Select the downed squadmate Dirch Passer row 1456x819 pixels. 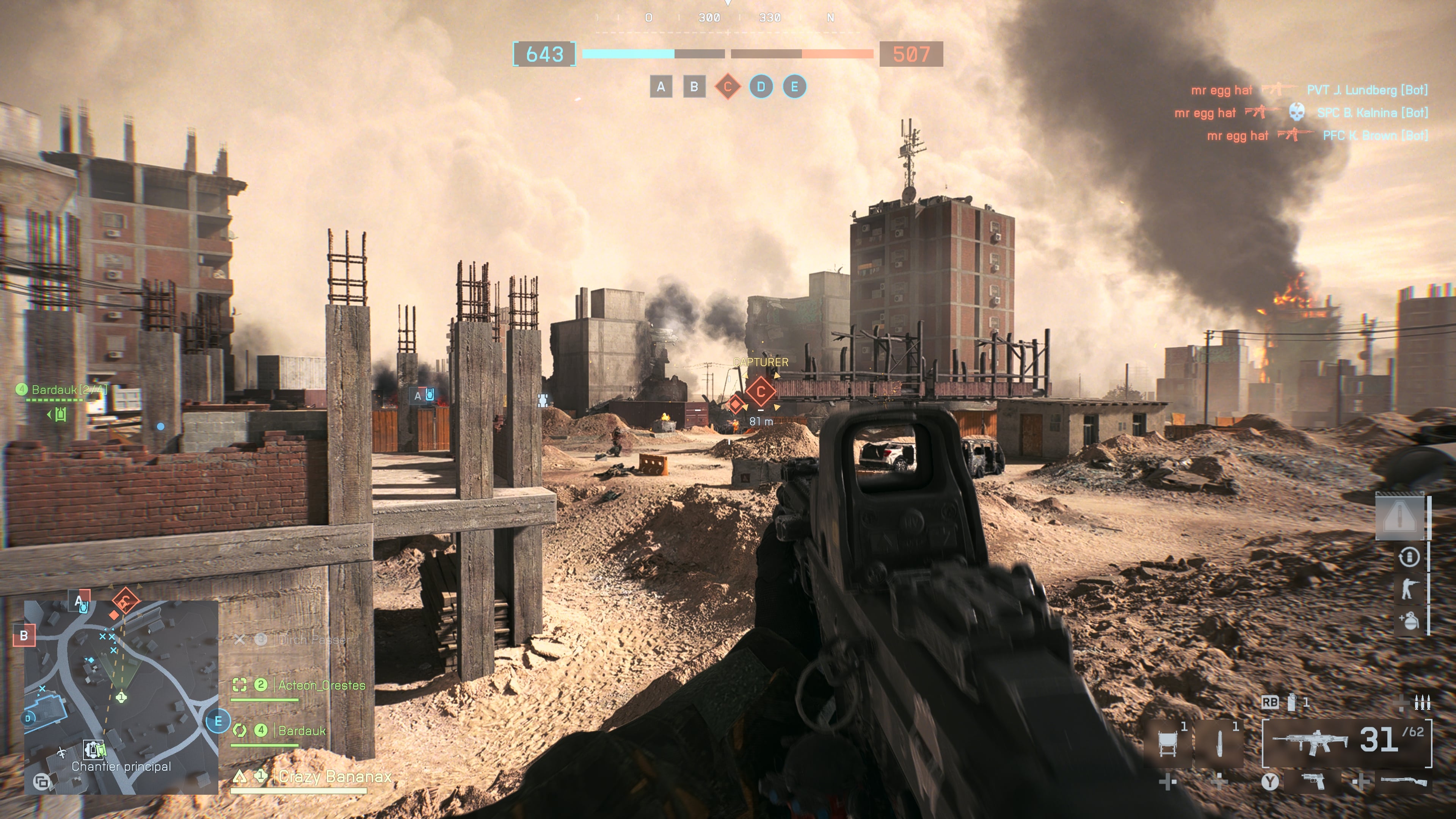[314, 640]
